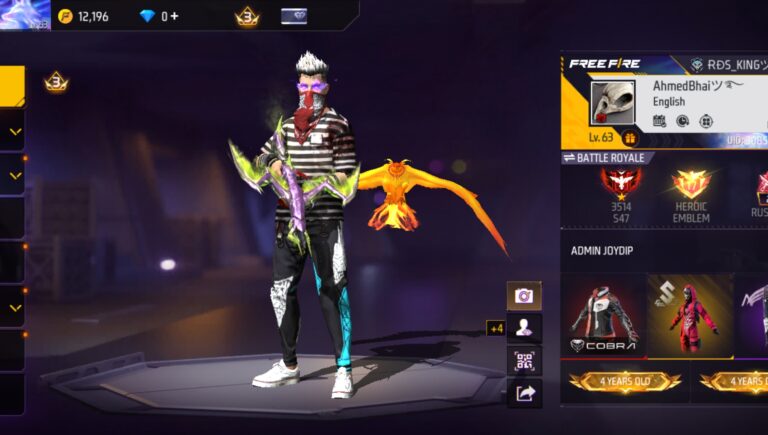
Task: Click the gold coin balance icon
Action: coord(66,16)
